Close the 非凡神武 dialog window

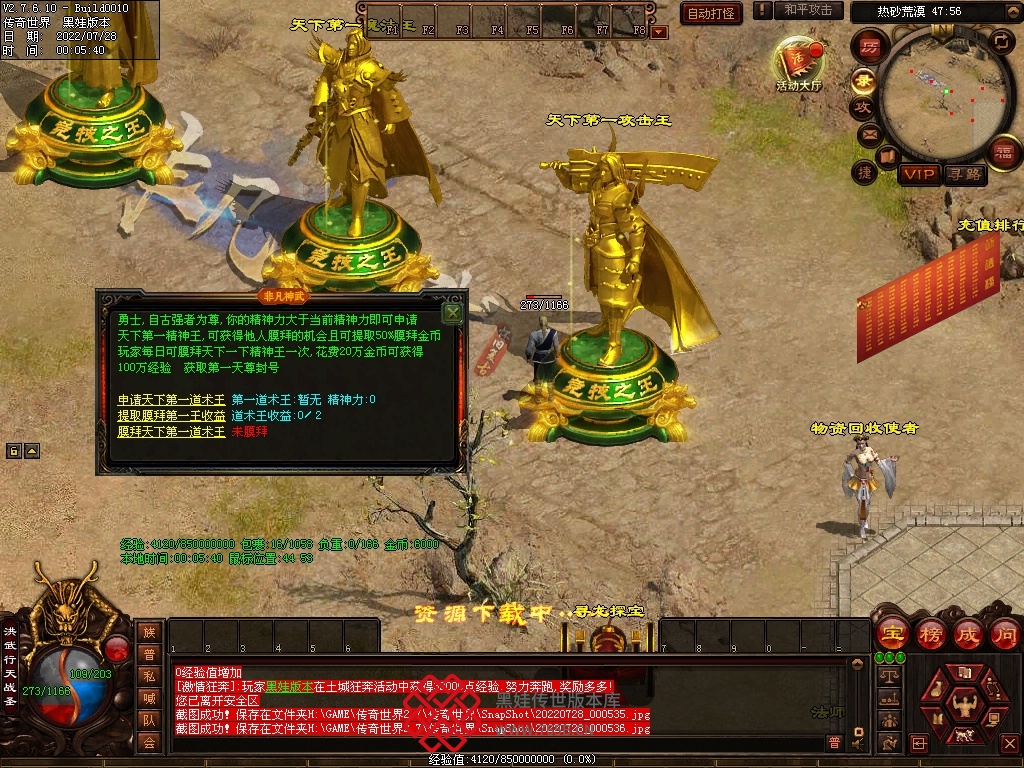tap(453, 313)
